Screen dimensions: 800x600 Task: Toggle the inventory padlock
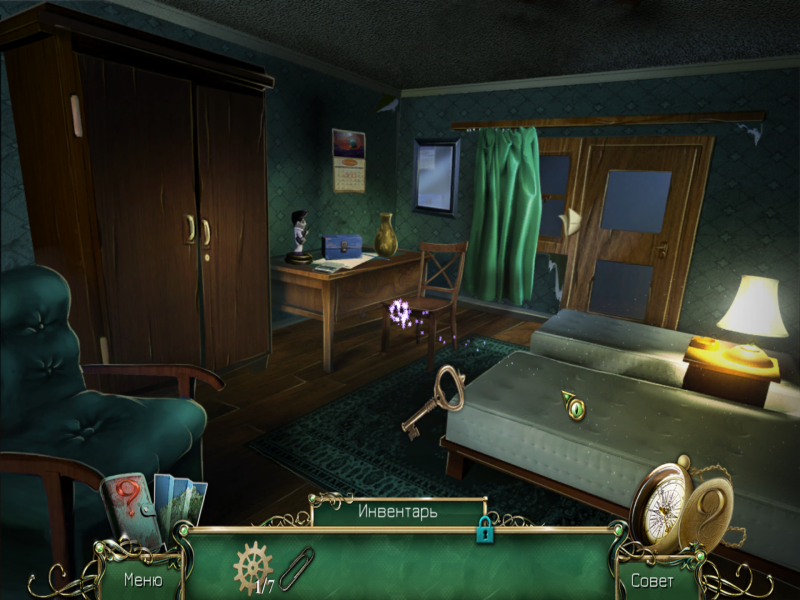[484, 531]
